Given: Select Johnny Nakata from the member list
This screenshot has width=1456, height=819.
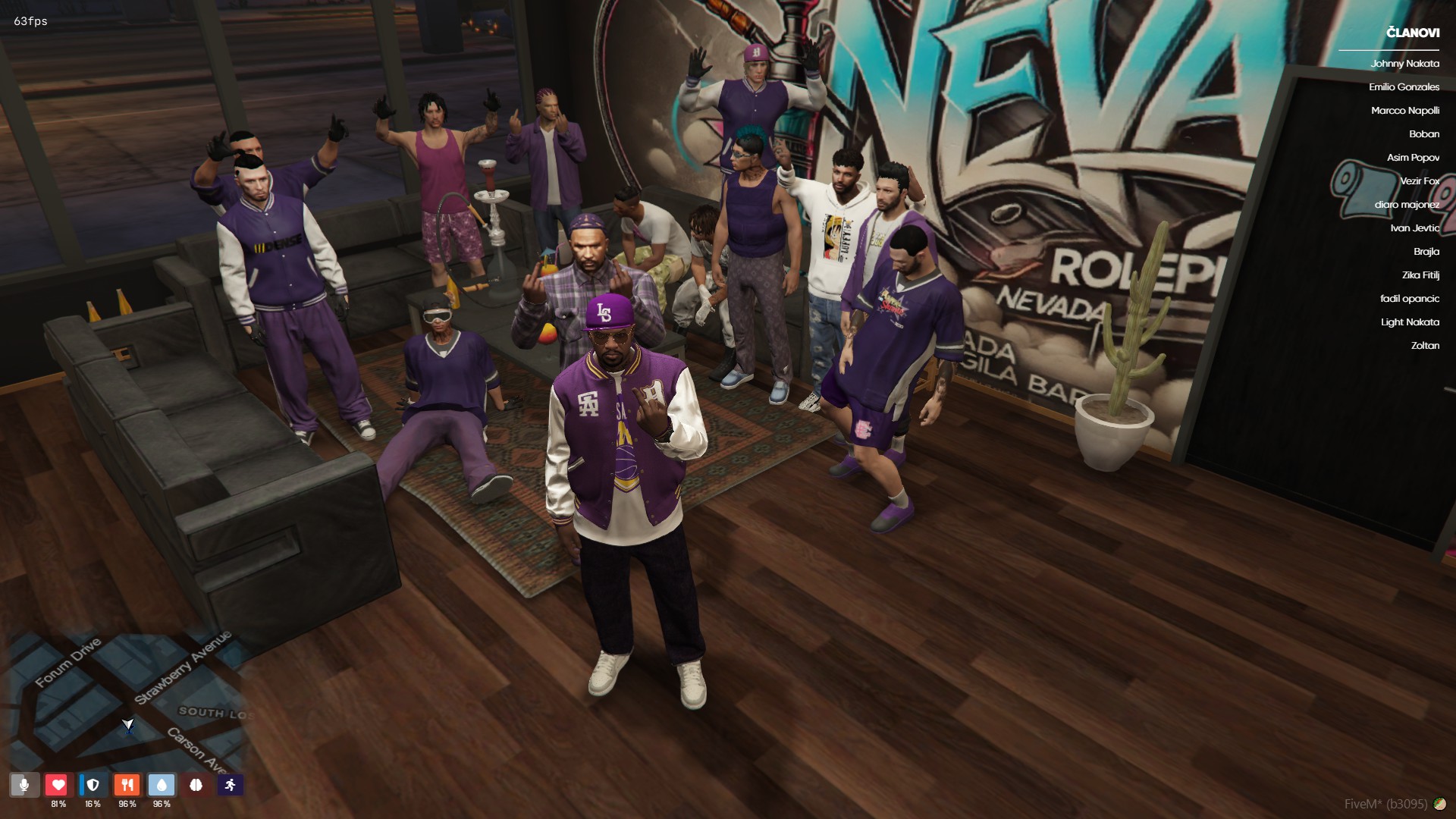Looking at the screenshot, I should (1404, 64).
